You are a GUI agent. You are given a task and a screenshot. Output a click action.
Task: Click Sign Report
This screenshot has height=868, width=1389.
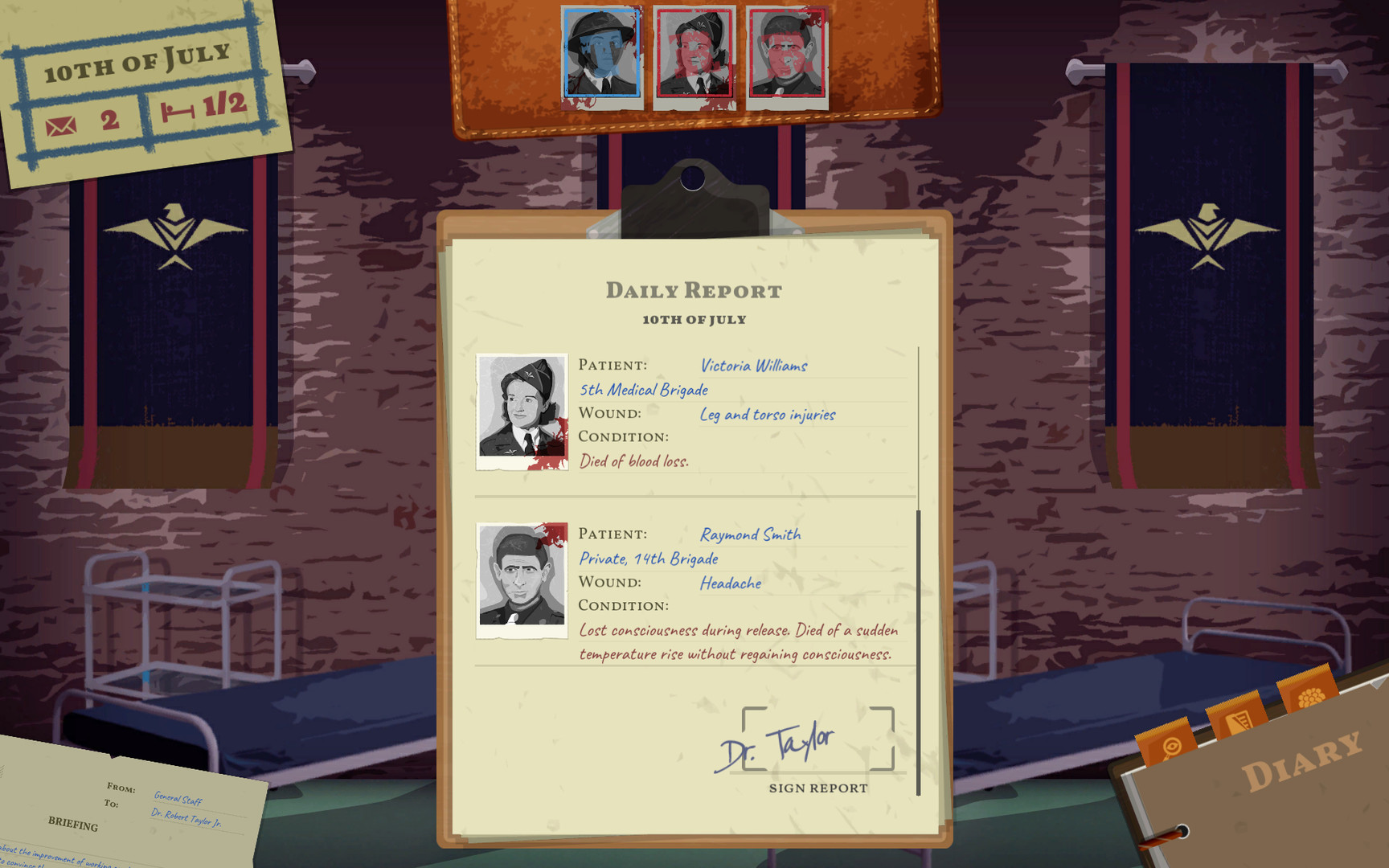click(x=817, y=788)
